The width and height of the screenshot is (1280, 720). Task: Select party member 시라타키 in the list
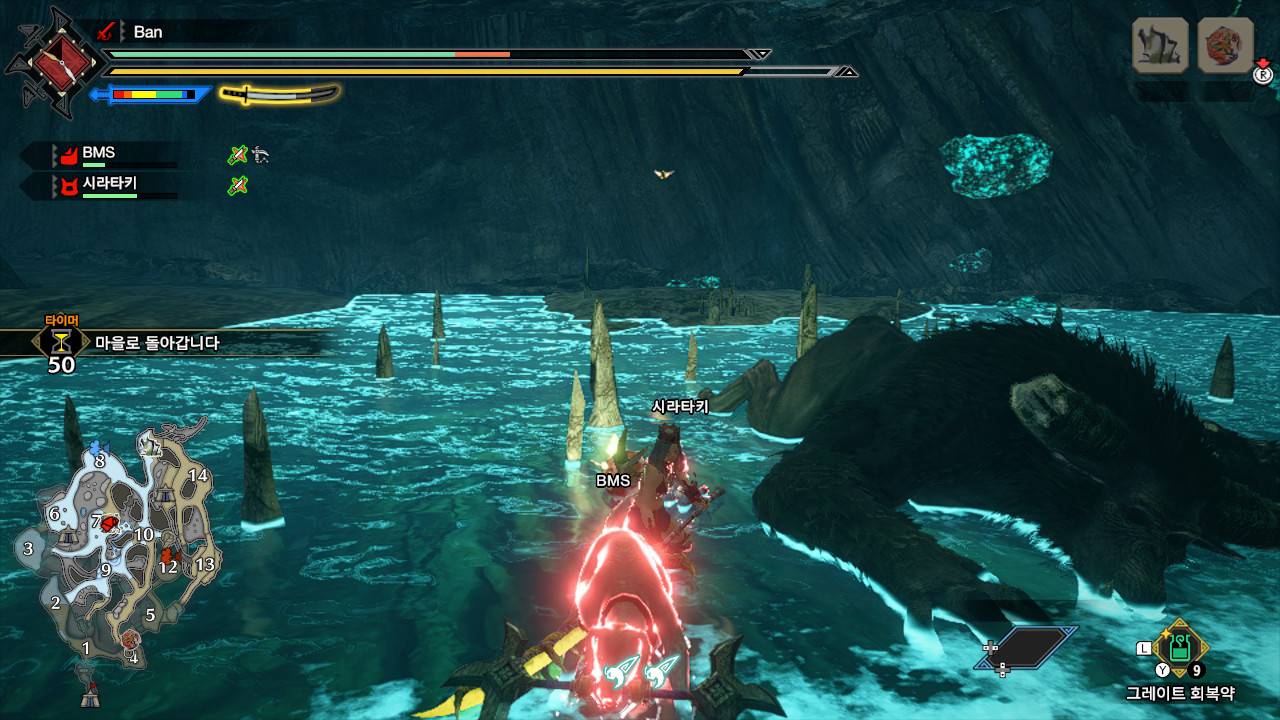(108, 184)
